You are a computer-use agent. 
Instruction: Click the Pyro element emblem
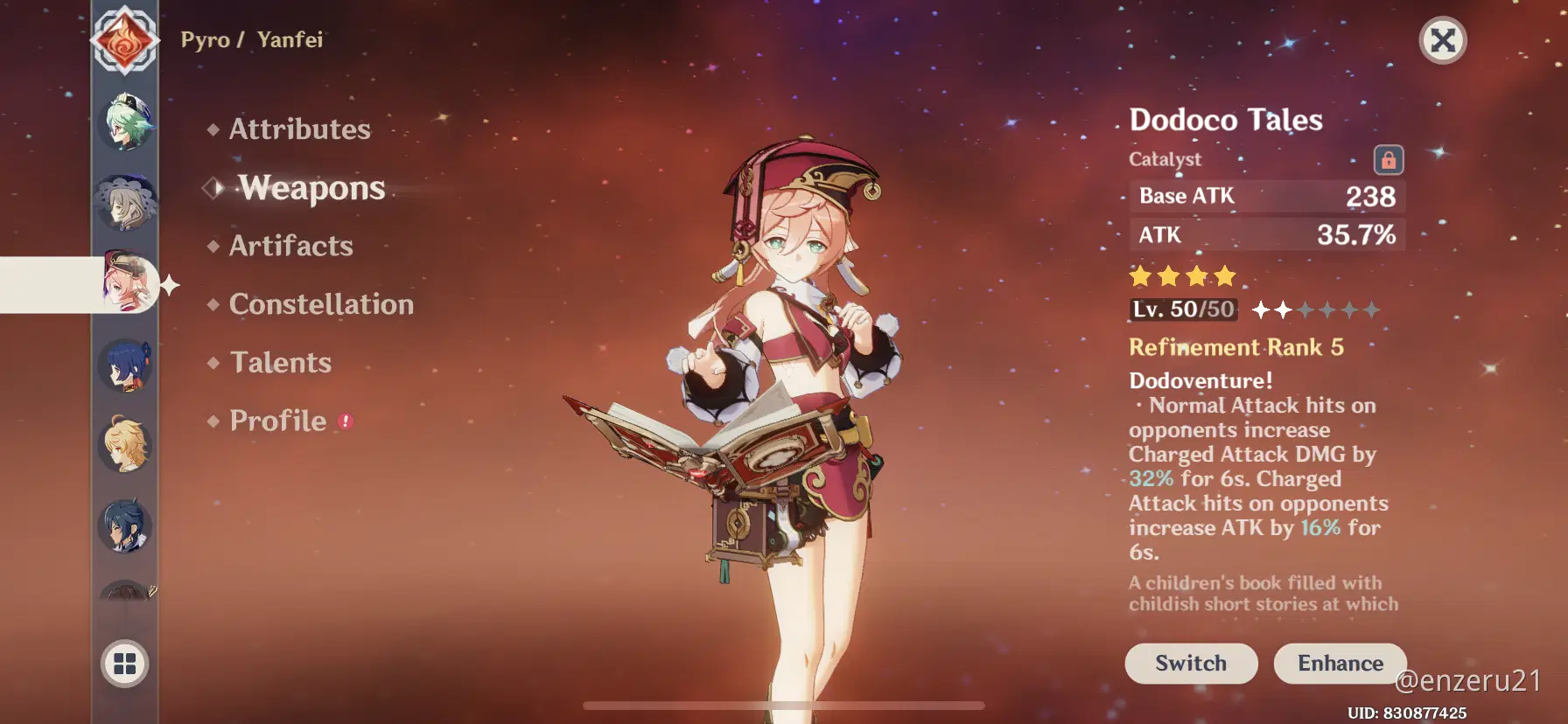[x=125, y=40]
